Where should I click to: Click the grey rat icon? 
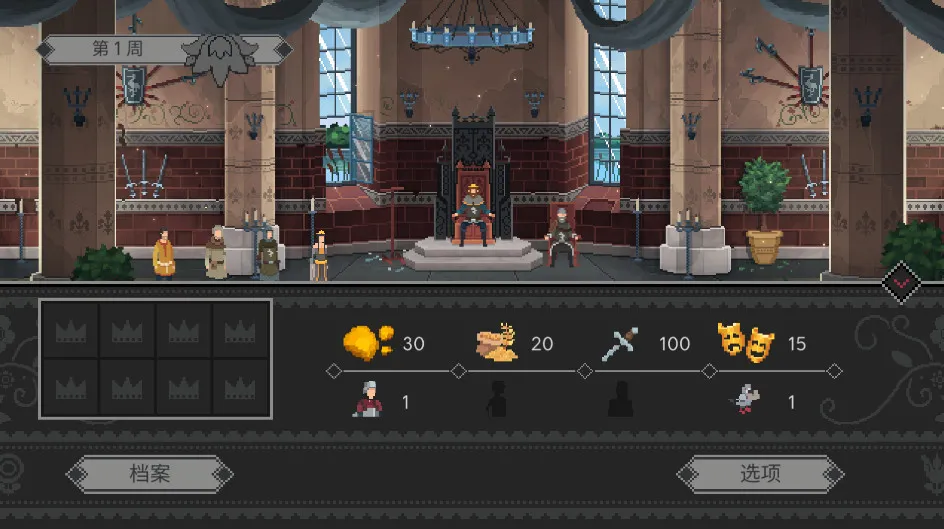click(x=746, y=400)
